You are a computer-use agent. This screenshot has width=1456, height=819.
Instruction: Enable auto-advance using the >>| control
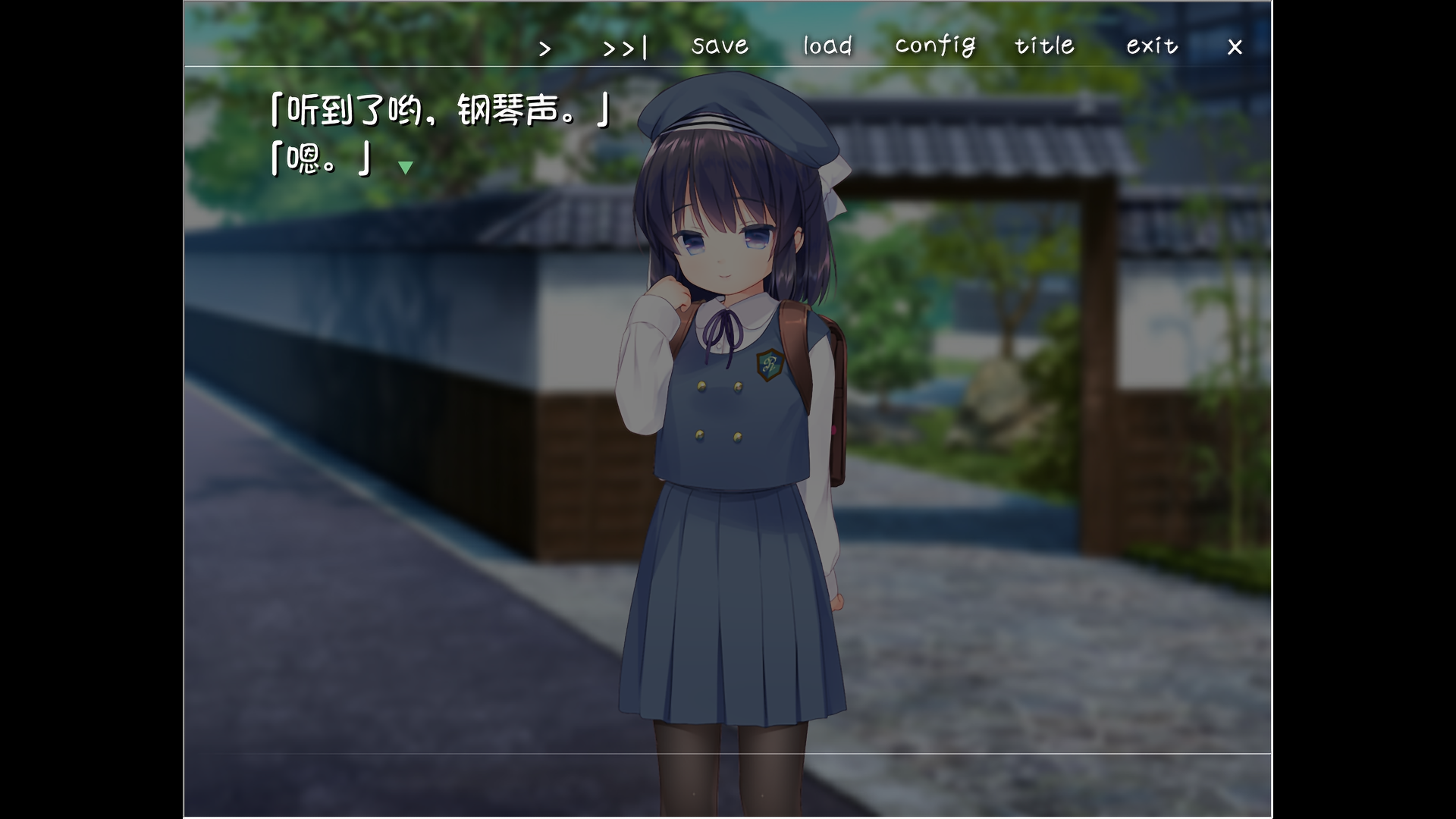coord(623,48)
